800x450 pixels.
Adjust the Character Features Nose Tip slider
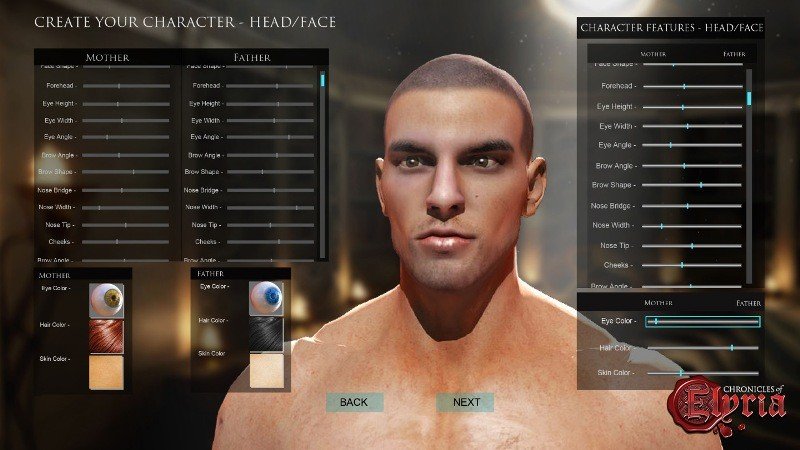coord(691,245)
